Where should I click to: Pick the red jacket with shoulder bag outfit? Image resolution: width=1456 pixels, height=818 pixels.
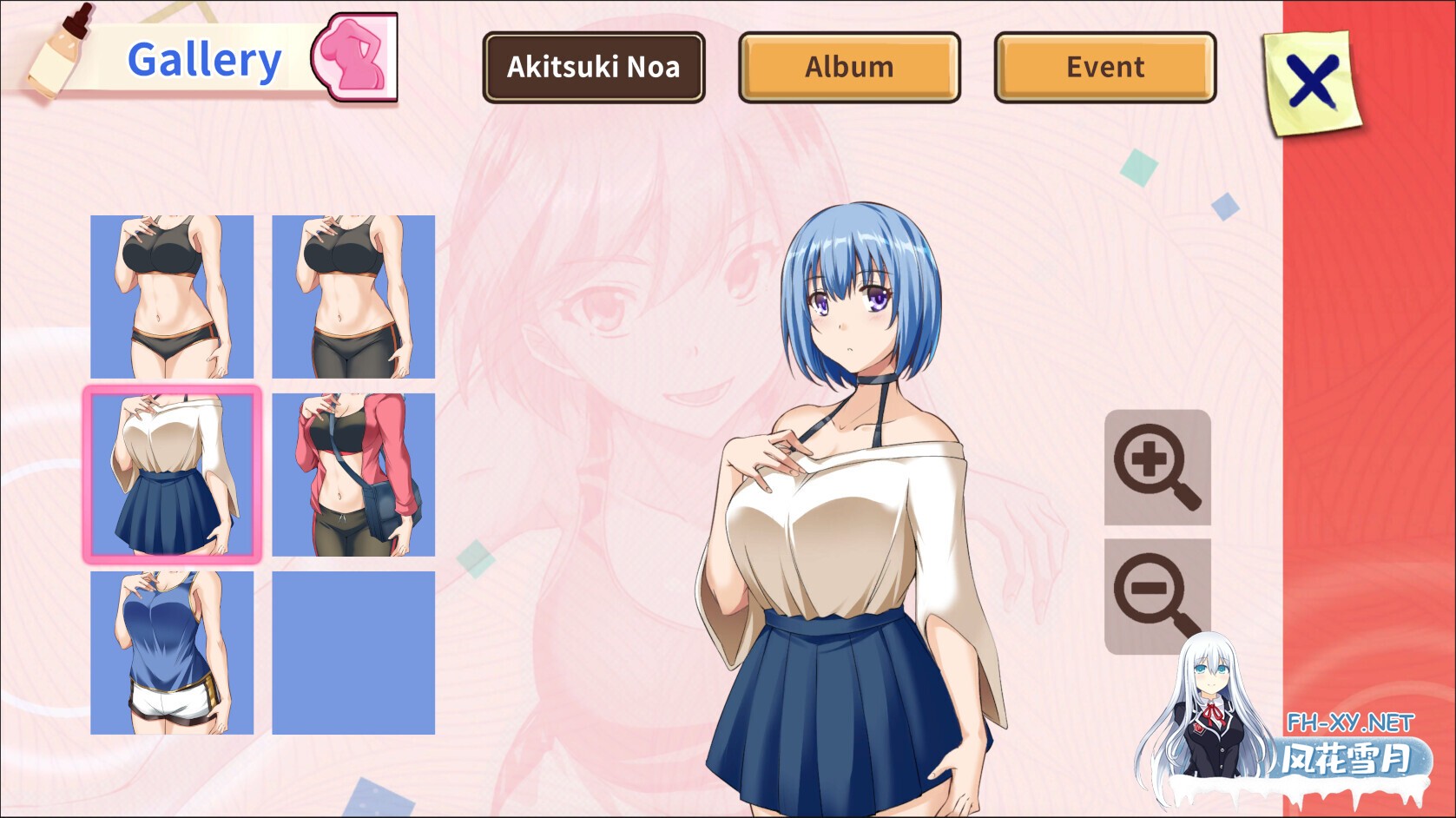(353, 475)
